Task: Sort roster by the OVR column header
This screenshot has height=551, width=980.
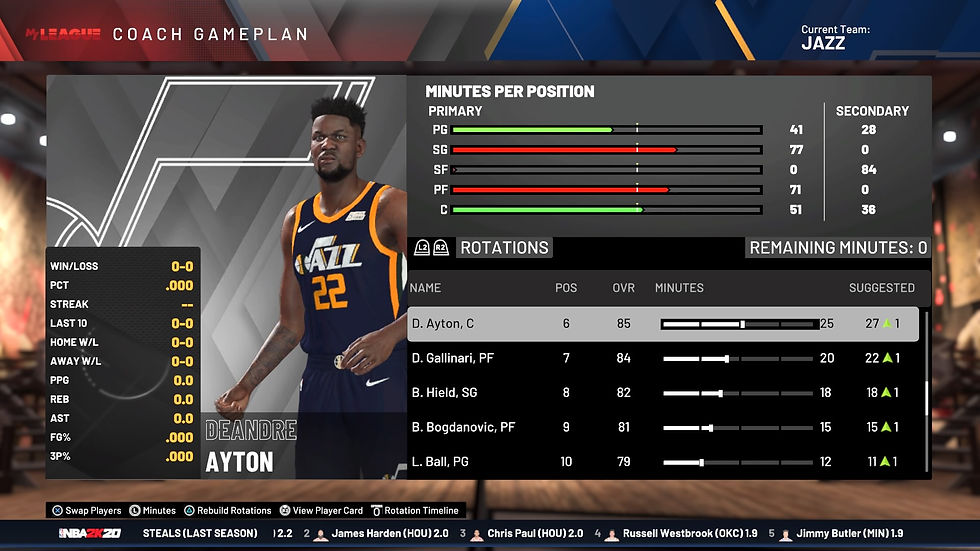Action: tap(623, 288)
